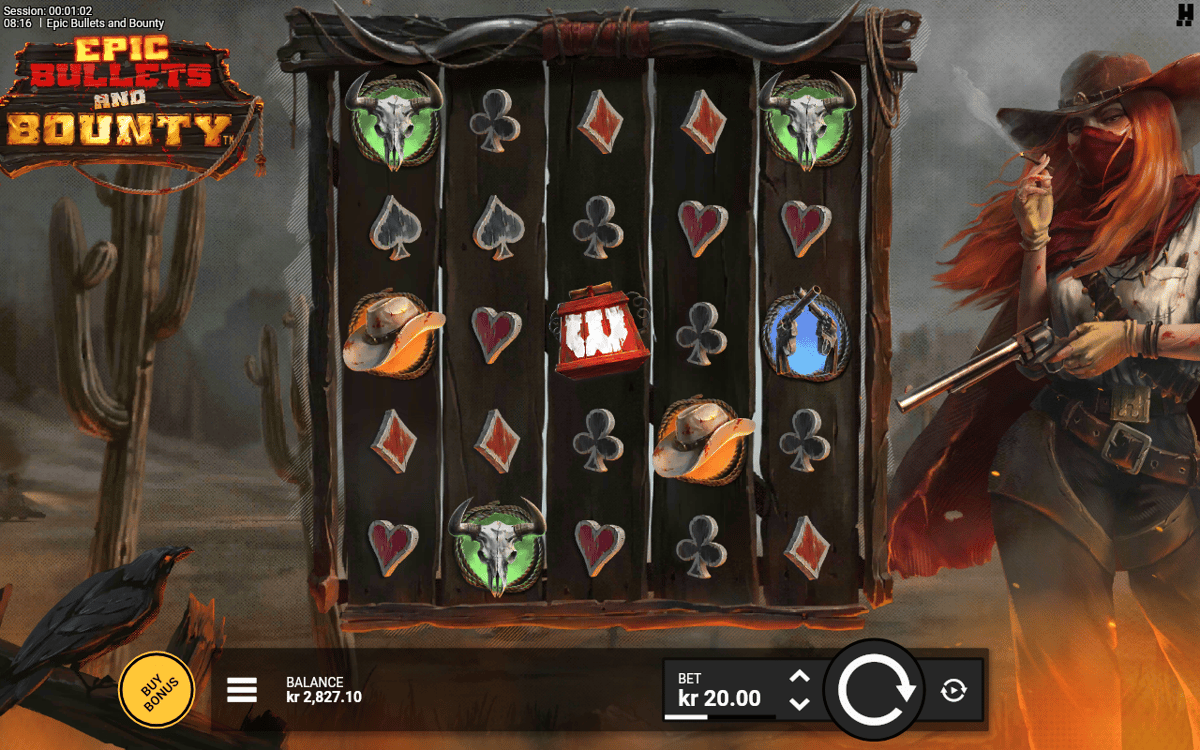The image size is (1200, 750).
Task: Increase the bet with the up arrow
Action: 799,677
